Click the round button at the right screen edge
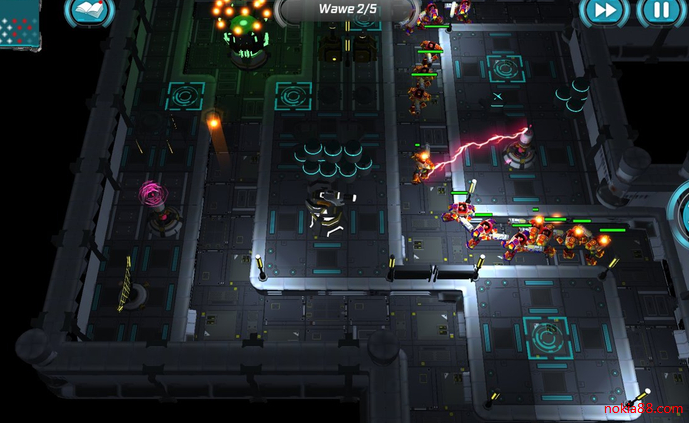 point(681,215)
